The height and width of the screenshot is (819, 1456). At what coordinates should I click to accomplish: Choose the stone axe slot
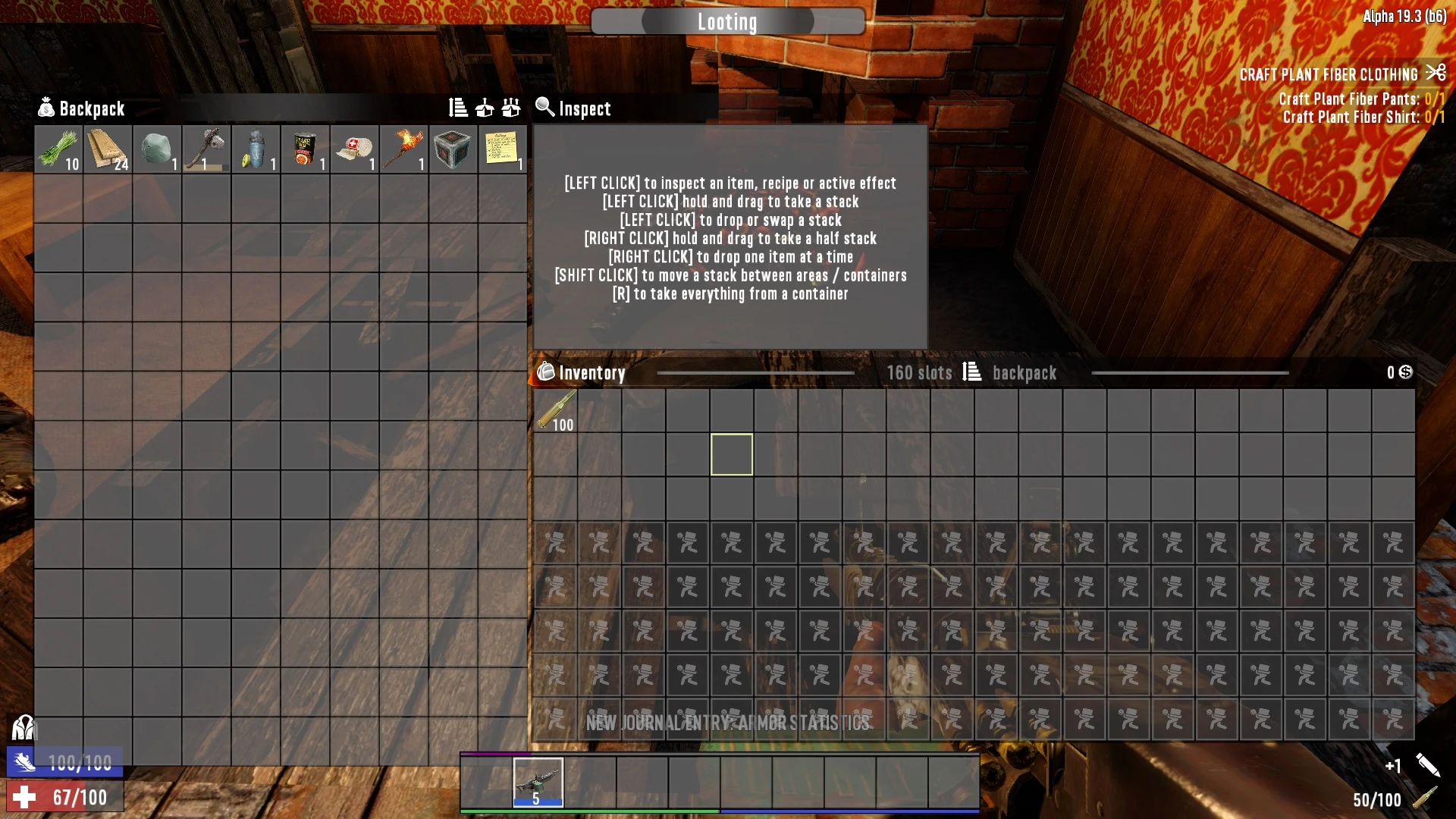(206, 149)
